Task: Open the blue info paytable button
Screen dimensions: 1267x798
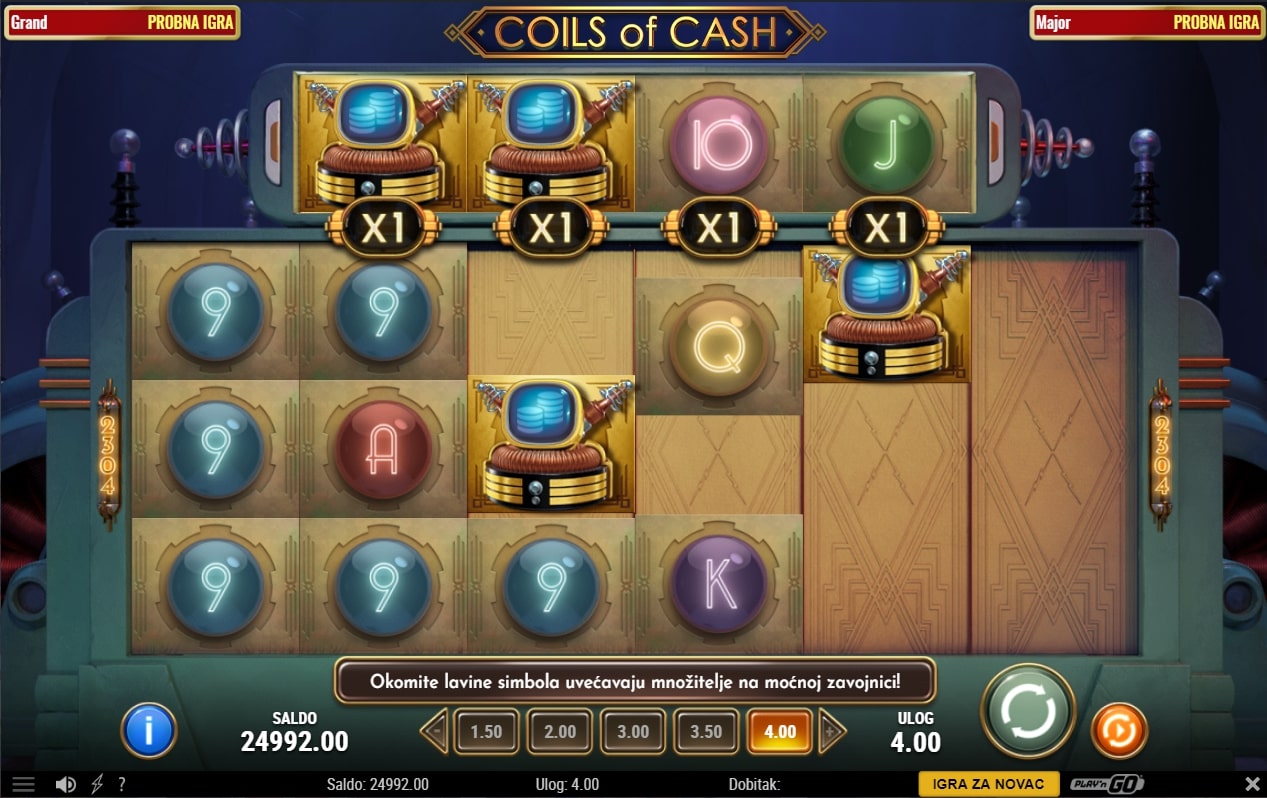Action: click(148, 730)
